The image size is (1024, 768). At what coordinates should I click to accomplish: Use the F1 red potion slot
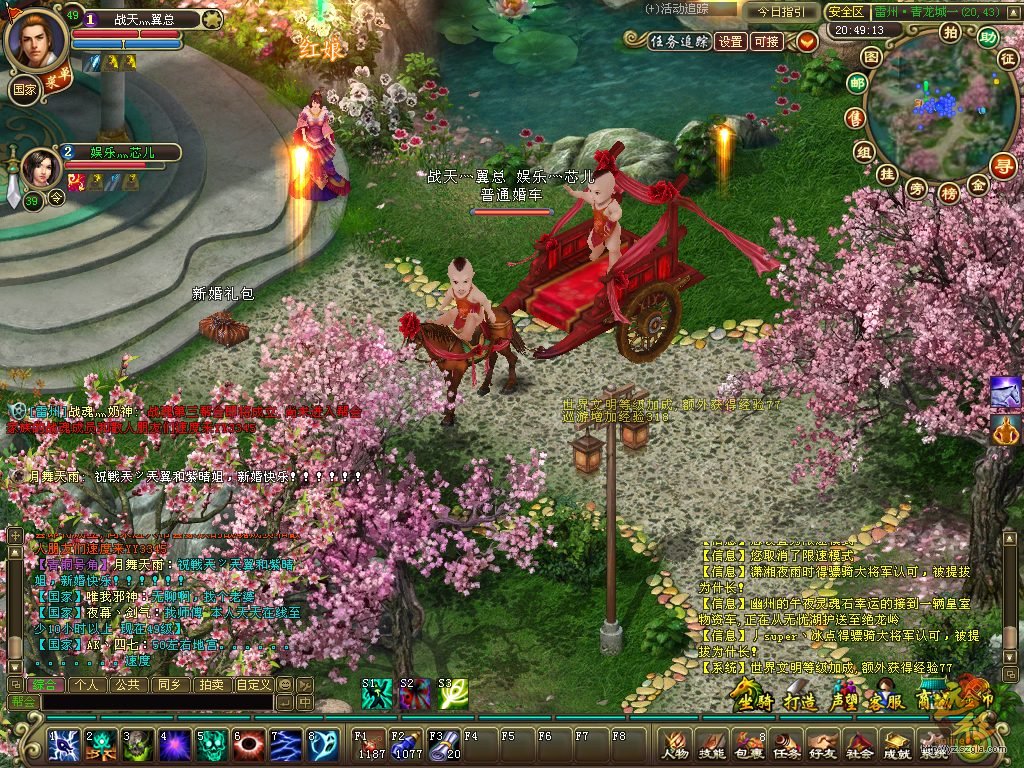(x=371, y=745)
